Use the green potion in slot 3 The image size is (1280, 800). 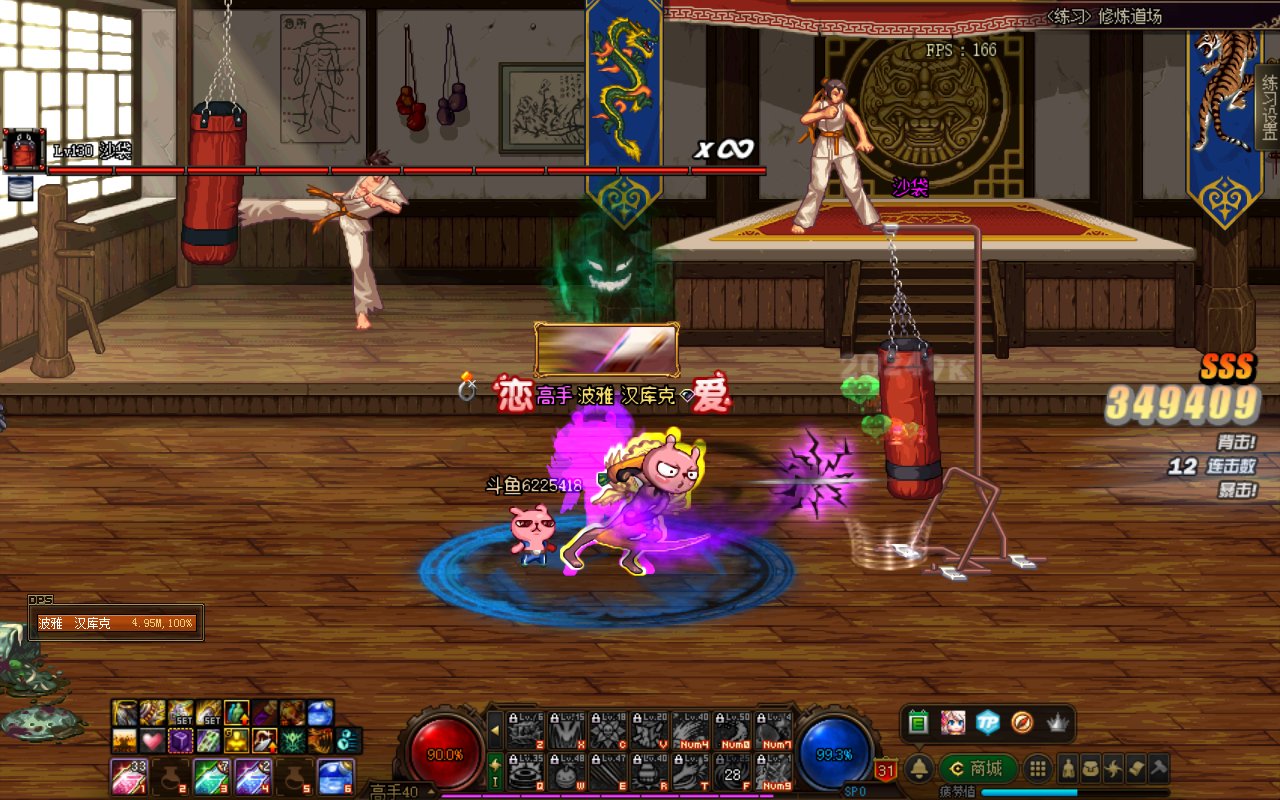coord(212,776)
